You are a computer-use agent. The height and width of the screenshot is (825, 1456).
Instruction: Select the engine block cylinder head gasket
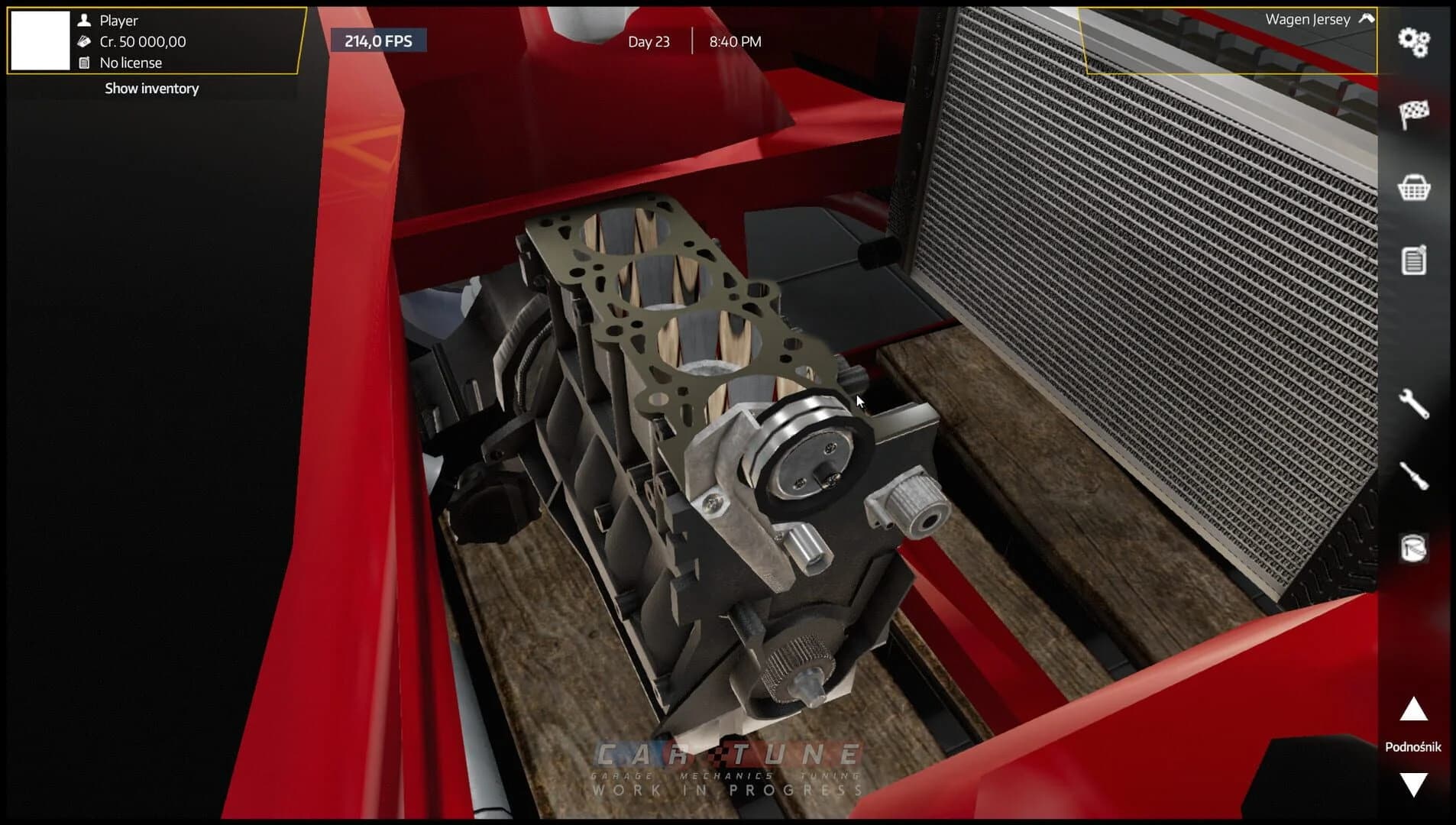click(x=672, y=298)
